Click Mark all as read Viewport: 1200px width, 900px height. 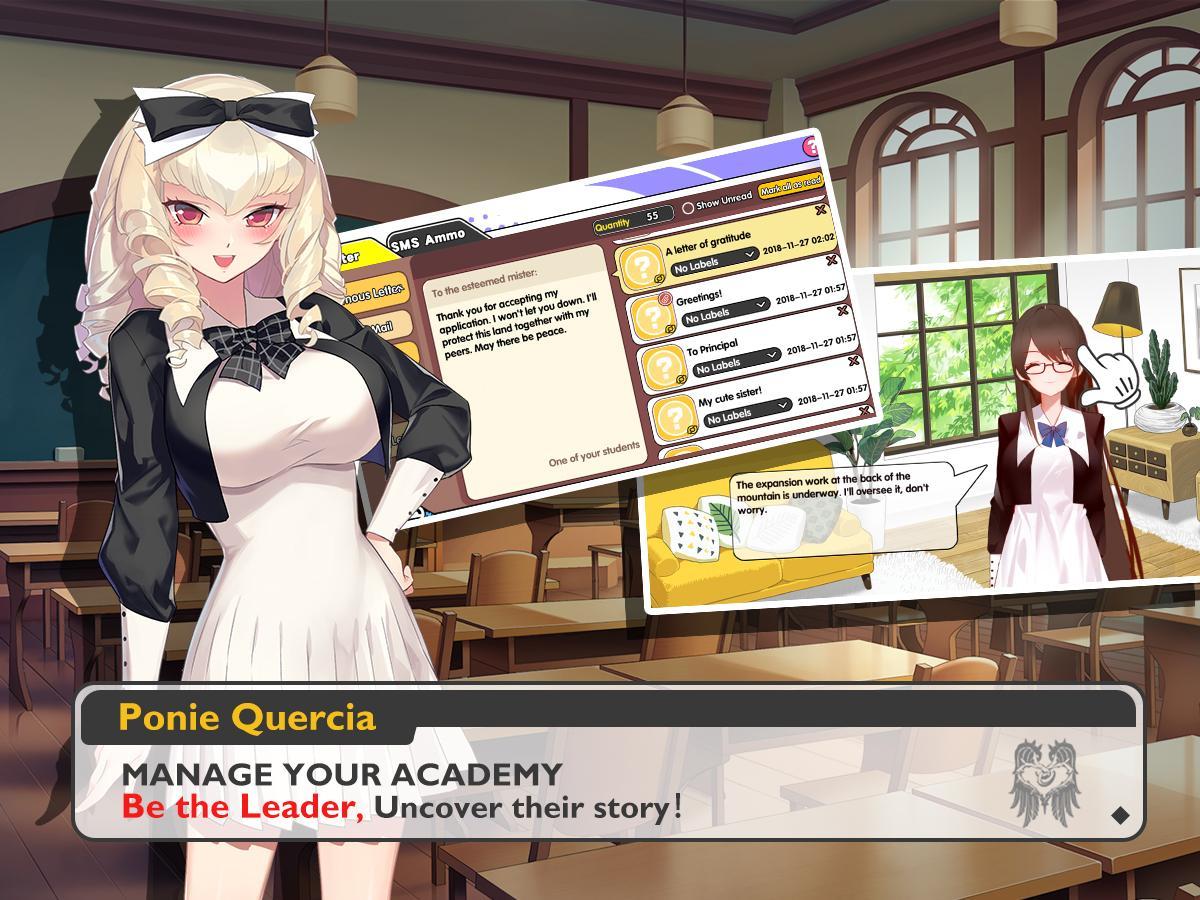(790, 186)
